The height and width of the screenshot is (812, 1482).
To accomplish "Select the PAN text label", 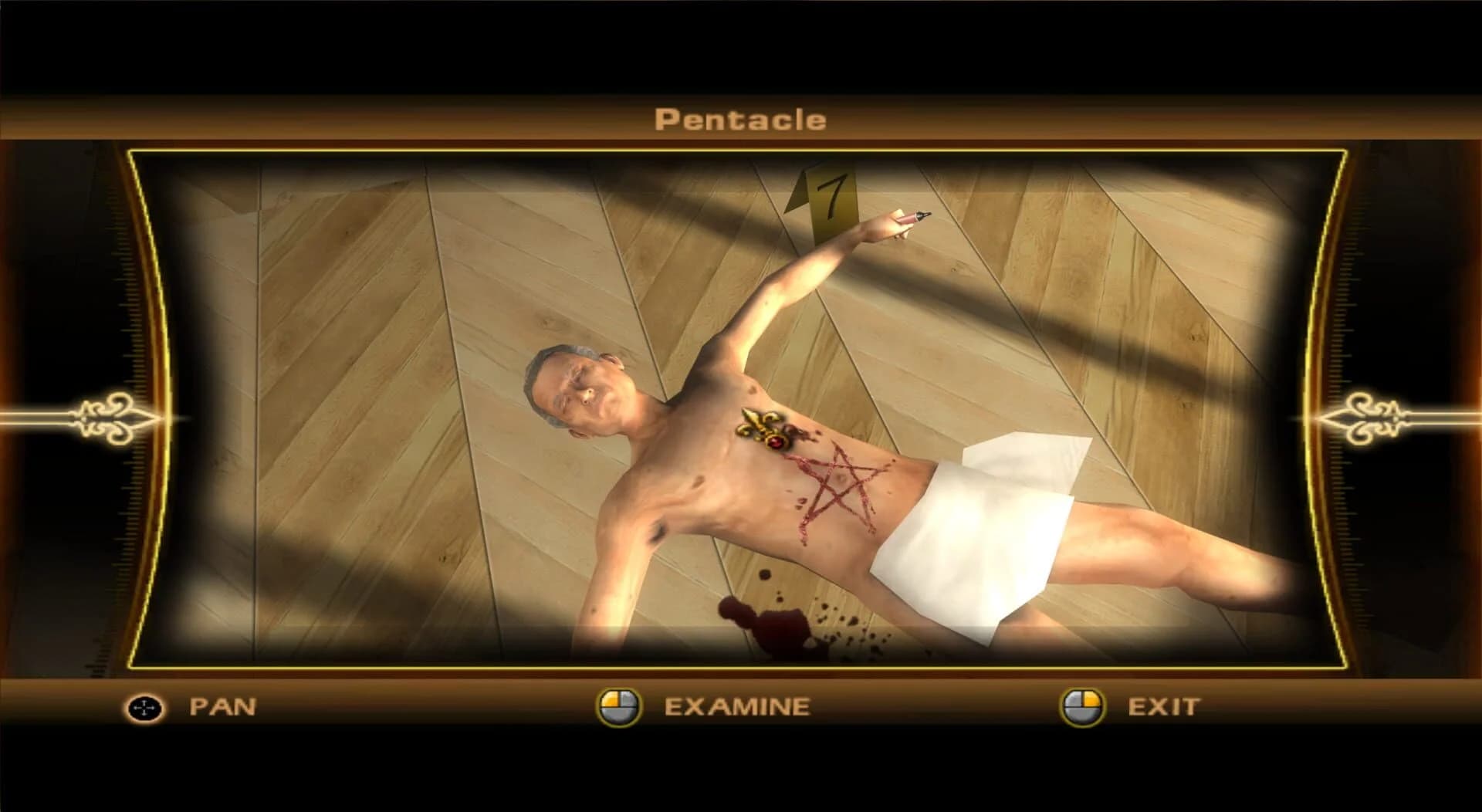I will point(222,705).
